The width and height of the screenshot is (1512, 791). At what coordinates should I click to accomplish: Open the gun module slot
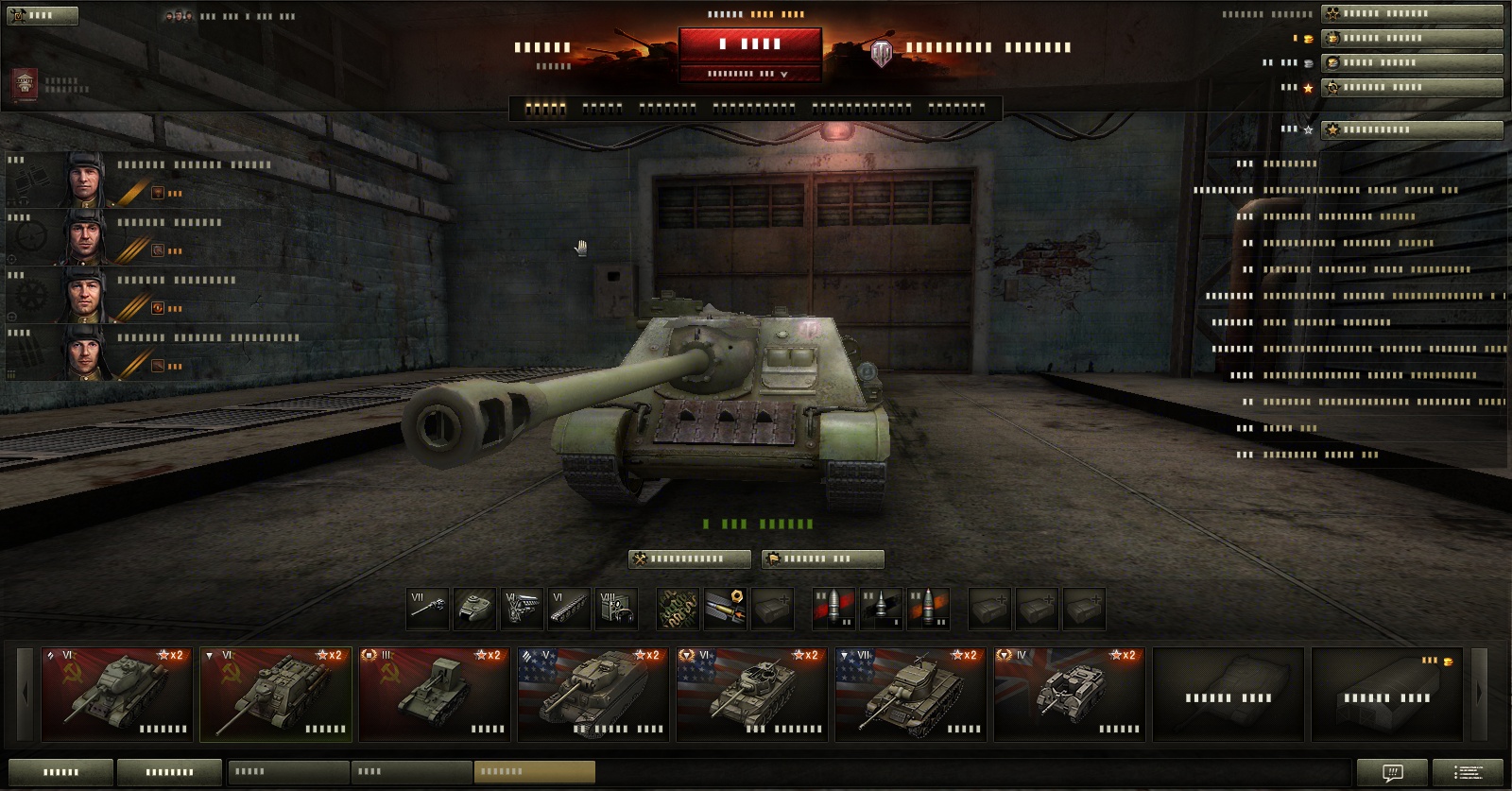coord(427,610)
